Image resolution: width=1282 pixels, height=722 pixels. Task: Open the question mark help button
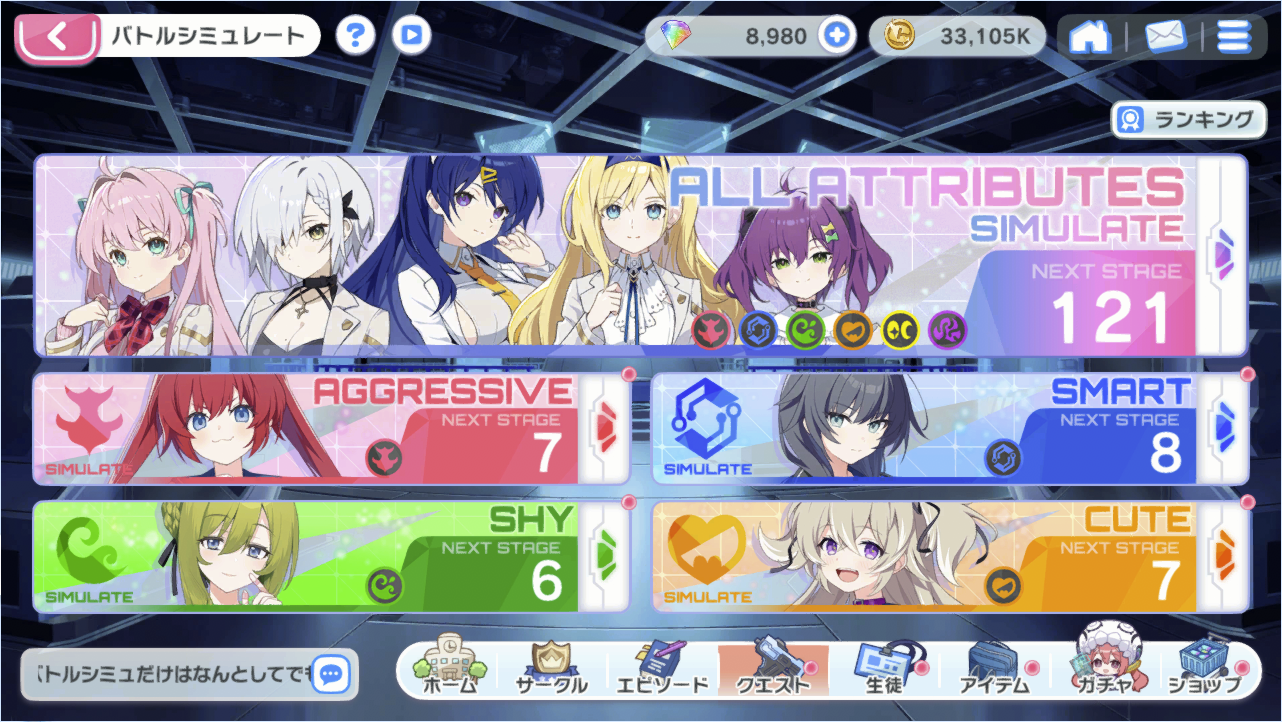point(355,37)
